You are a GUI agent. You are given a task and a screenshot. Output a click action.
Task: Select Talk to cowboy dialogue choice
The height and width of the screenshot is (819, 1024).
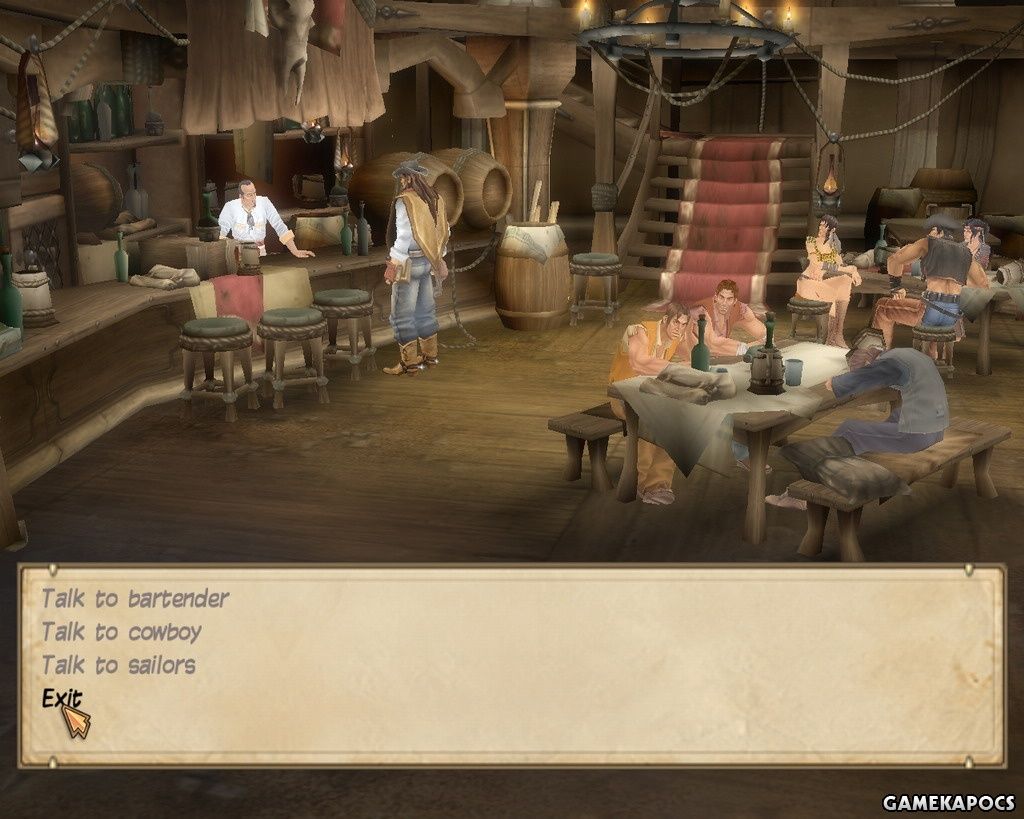(121, 632)
